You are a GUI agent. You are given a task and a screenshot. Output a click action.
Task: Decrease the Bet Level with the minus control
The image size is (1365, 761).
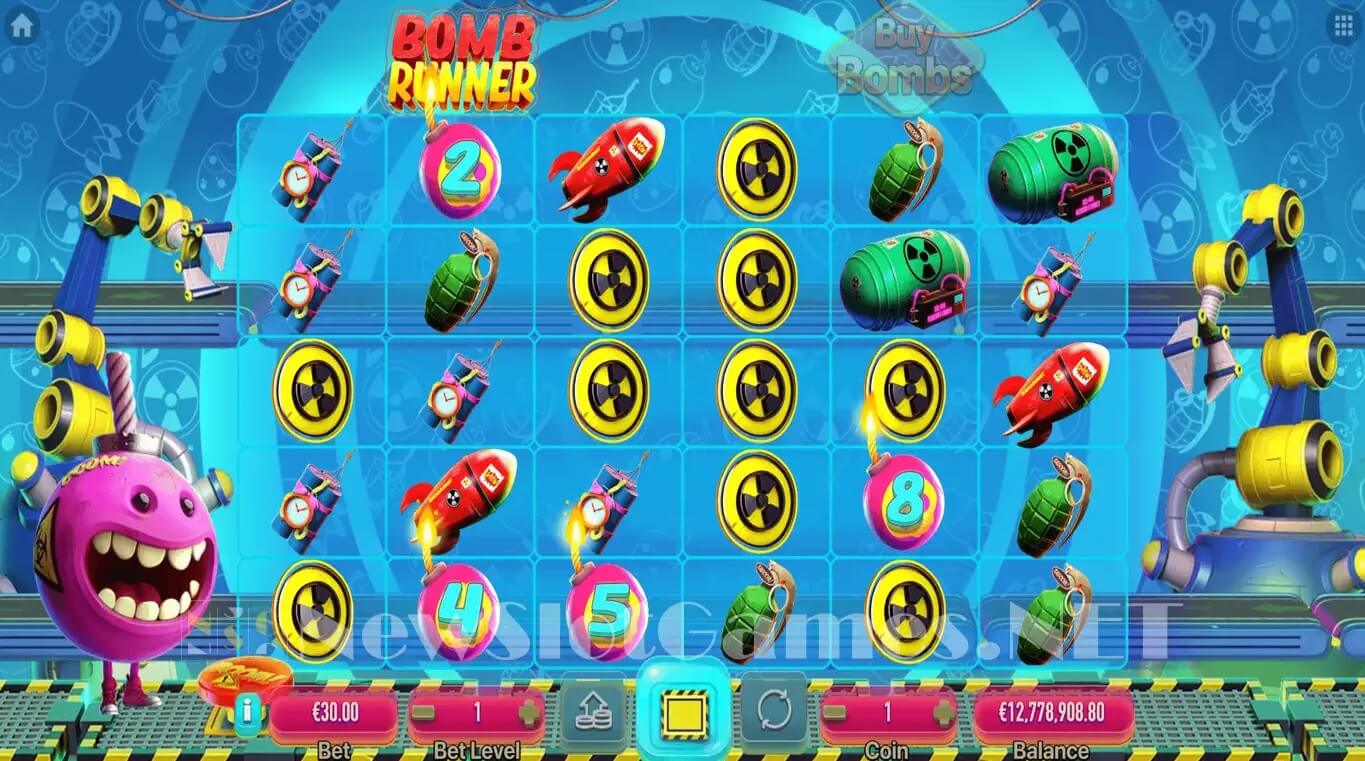pos(422,714)
